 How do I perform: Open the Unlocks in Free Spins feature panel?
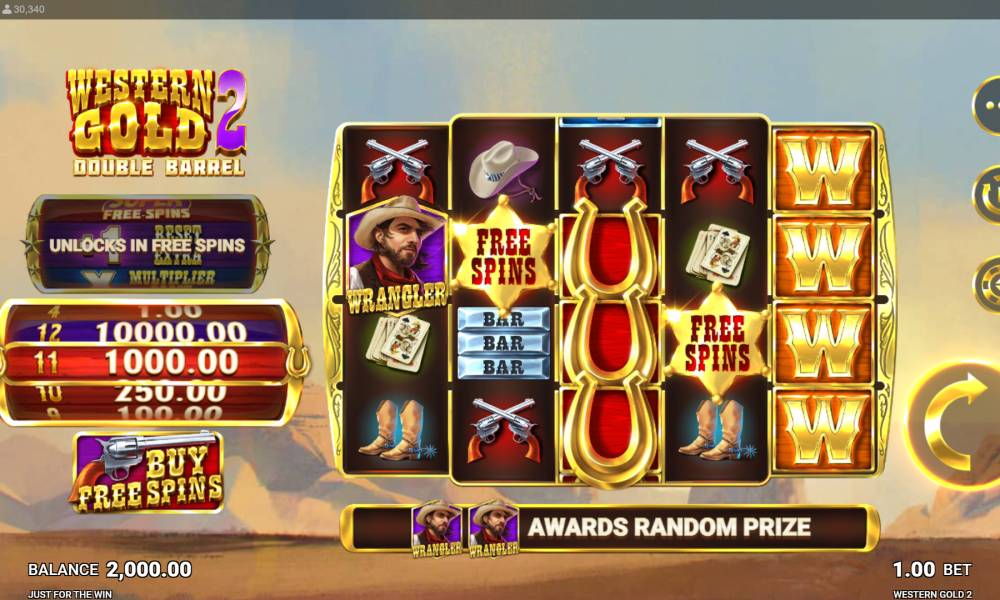(148, 244)
